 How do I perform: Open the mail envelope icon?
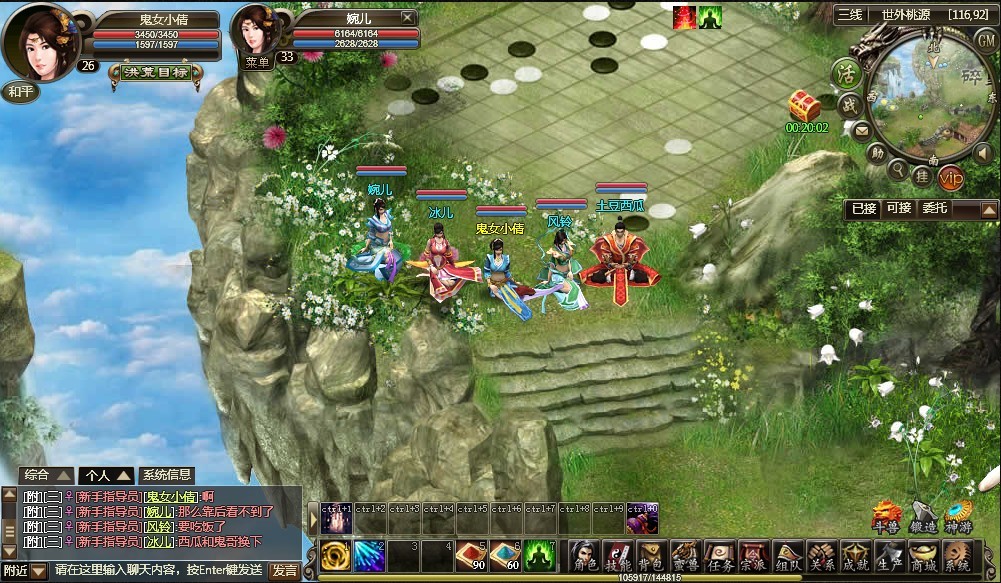click(860, 130)
